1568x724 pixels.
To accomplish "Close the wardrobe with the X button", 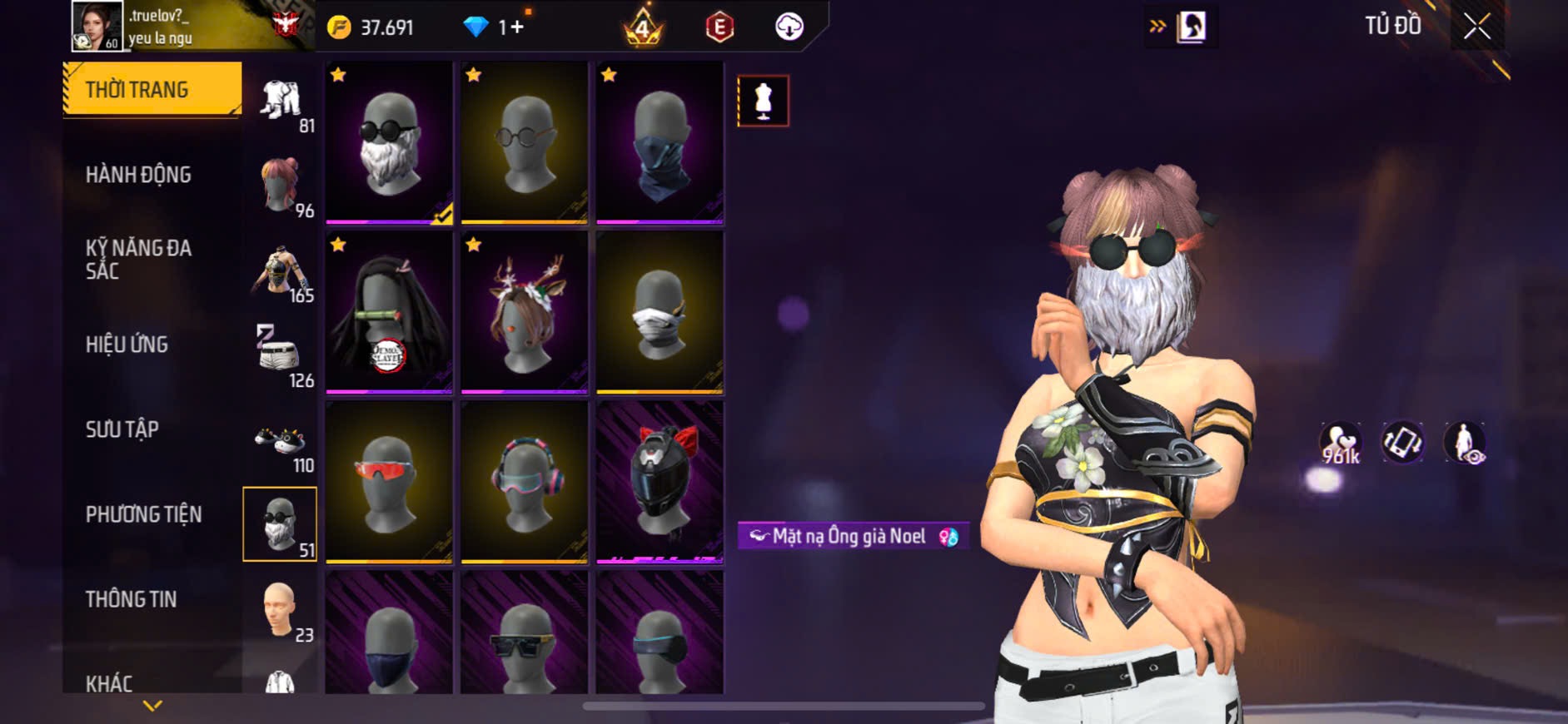I will click(1476, 27).
